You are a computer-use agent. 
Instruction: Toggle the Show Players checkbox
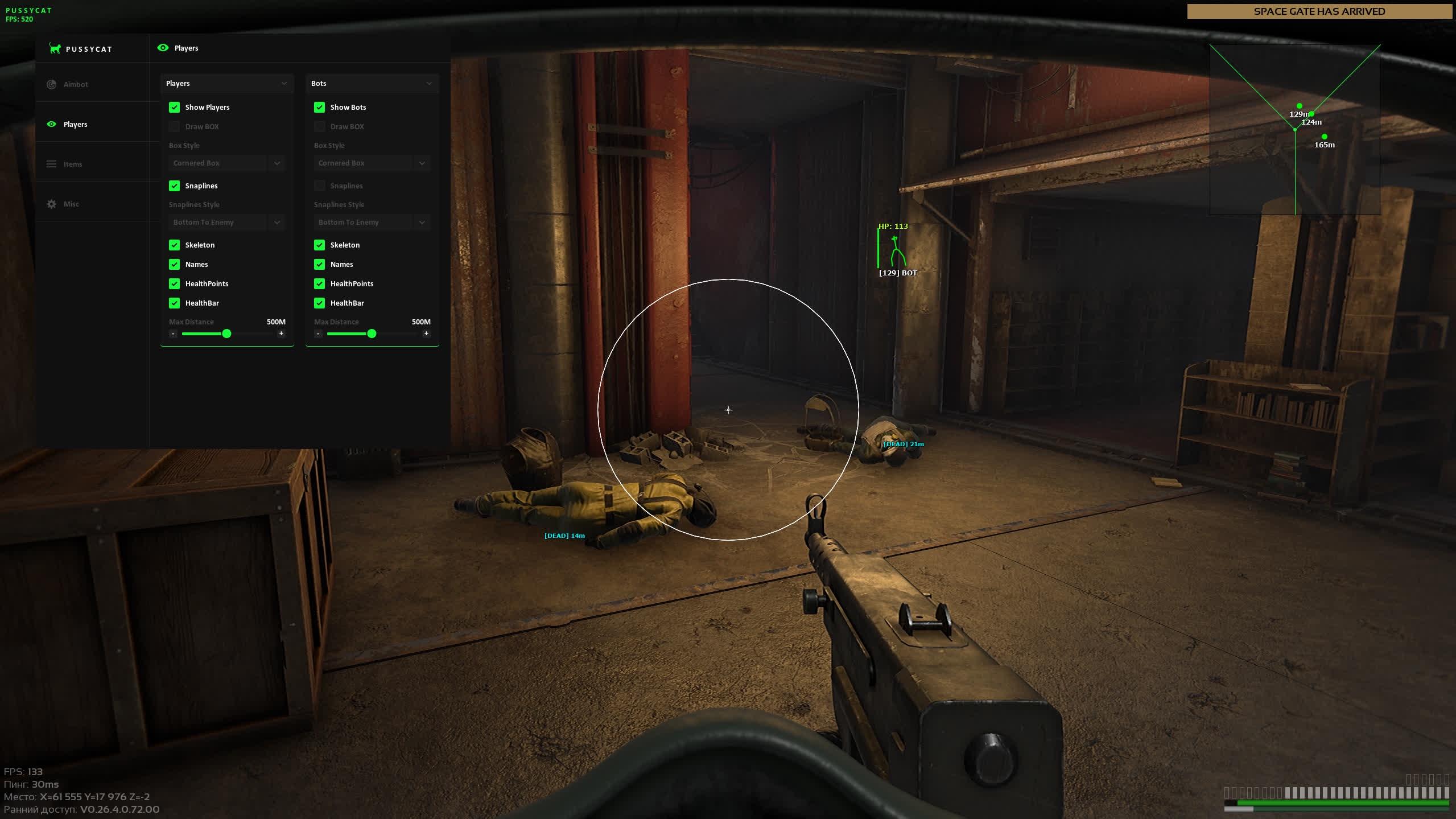click(174, 107)
